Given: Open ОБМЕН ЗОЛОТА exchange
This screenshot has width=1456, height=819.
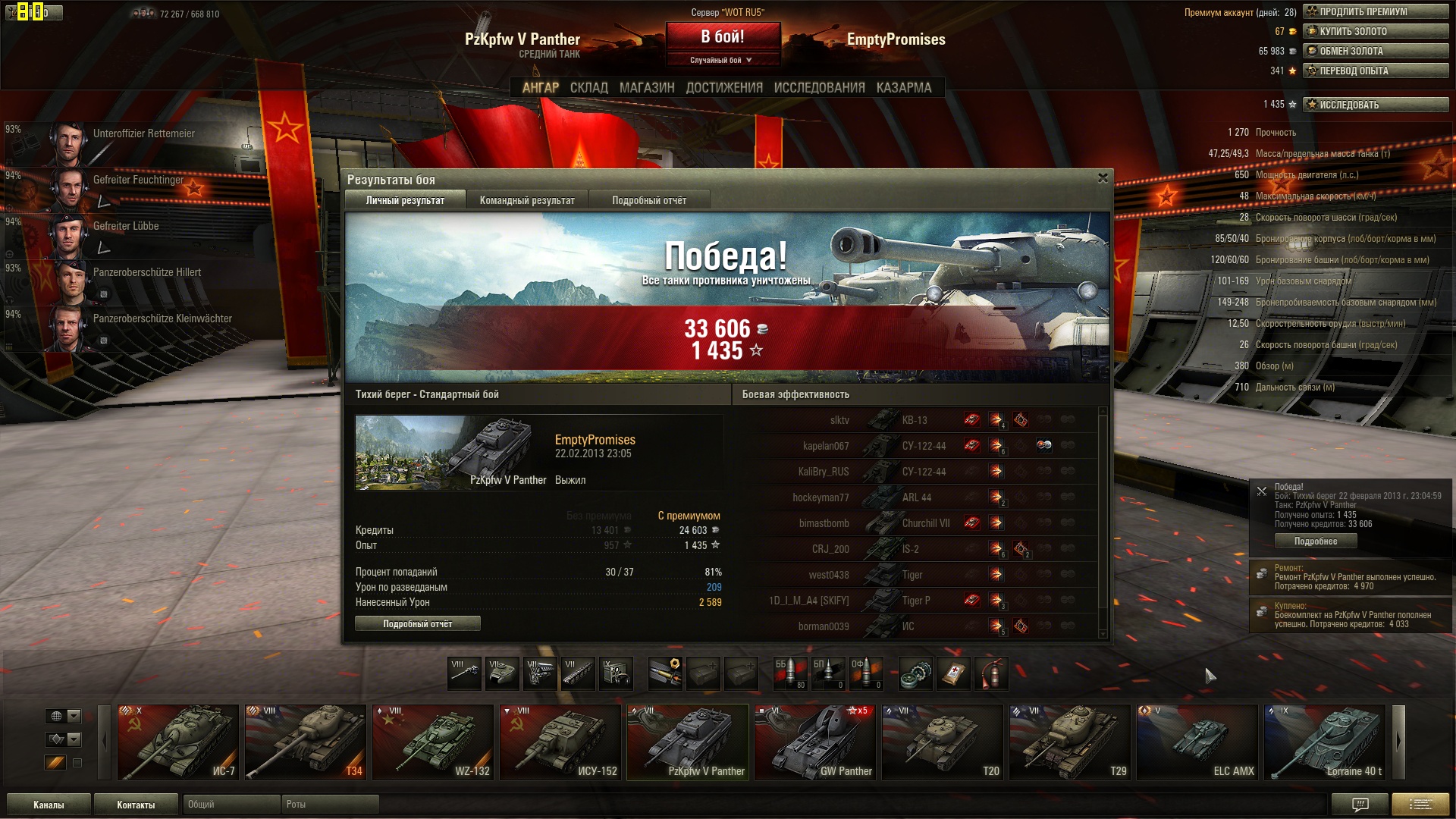Looking at the screenshot, I should coord(1376,51).
